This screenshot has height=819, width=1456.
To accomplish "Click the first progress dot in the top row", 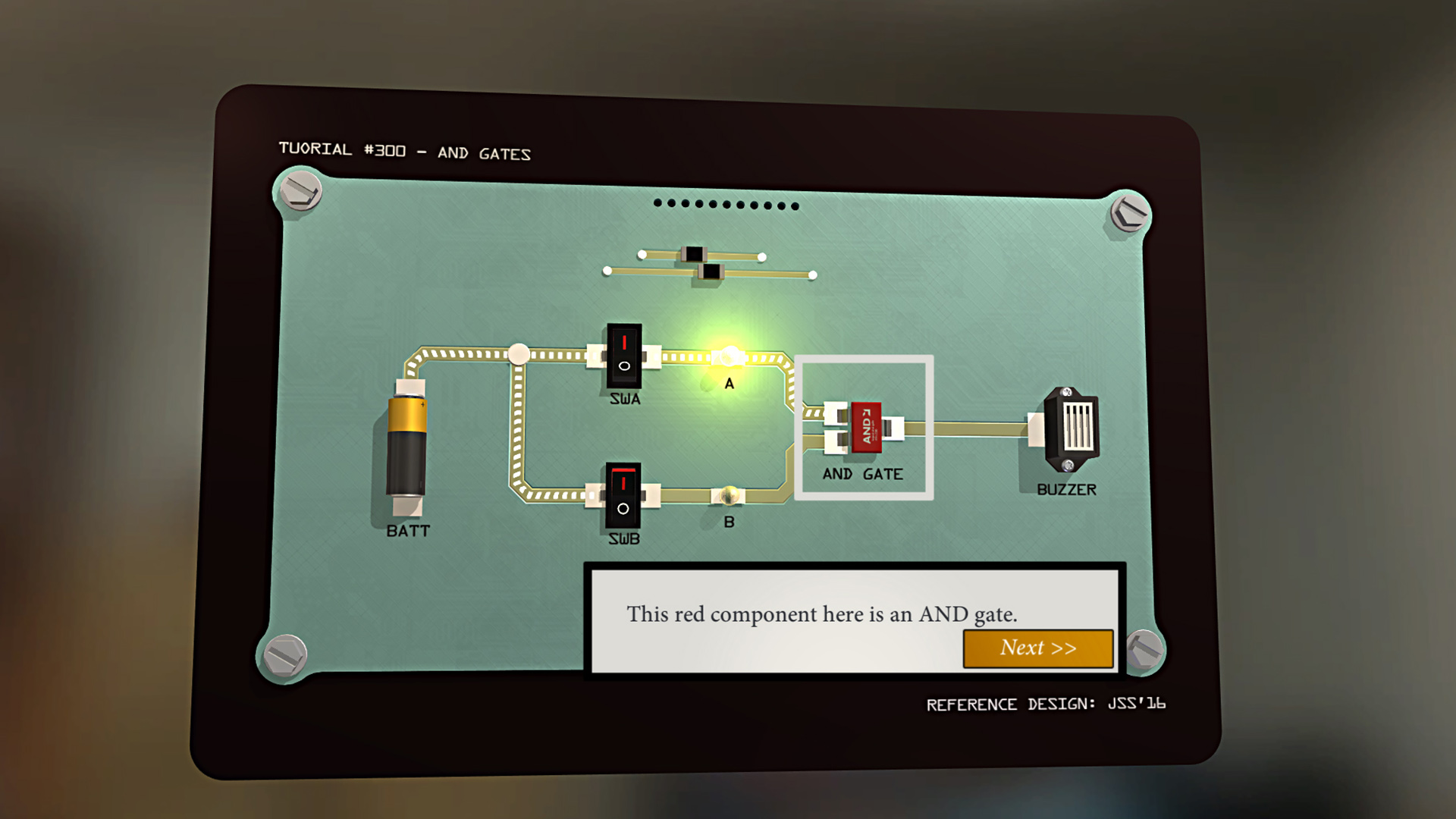I will (658, 203).
